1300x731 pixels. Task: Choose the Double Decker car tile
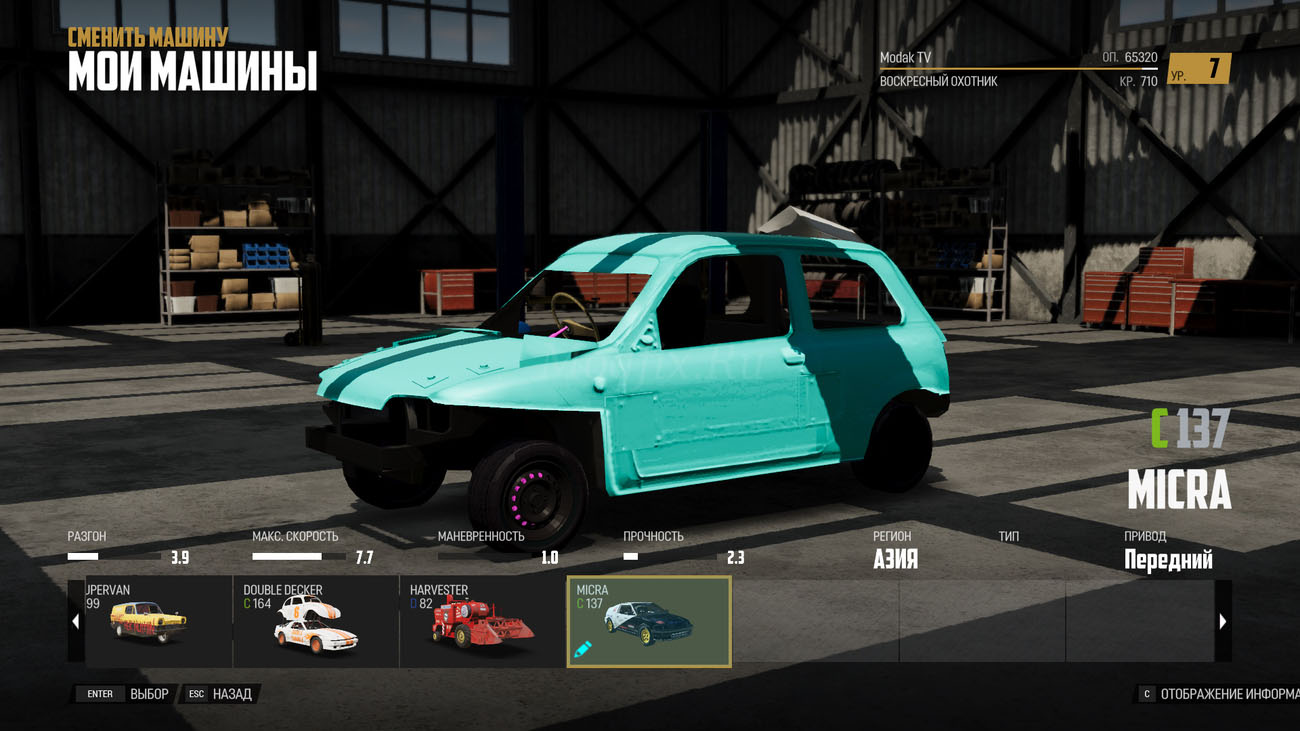coord(315,621)
